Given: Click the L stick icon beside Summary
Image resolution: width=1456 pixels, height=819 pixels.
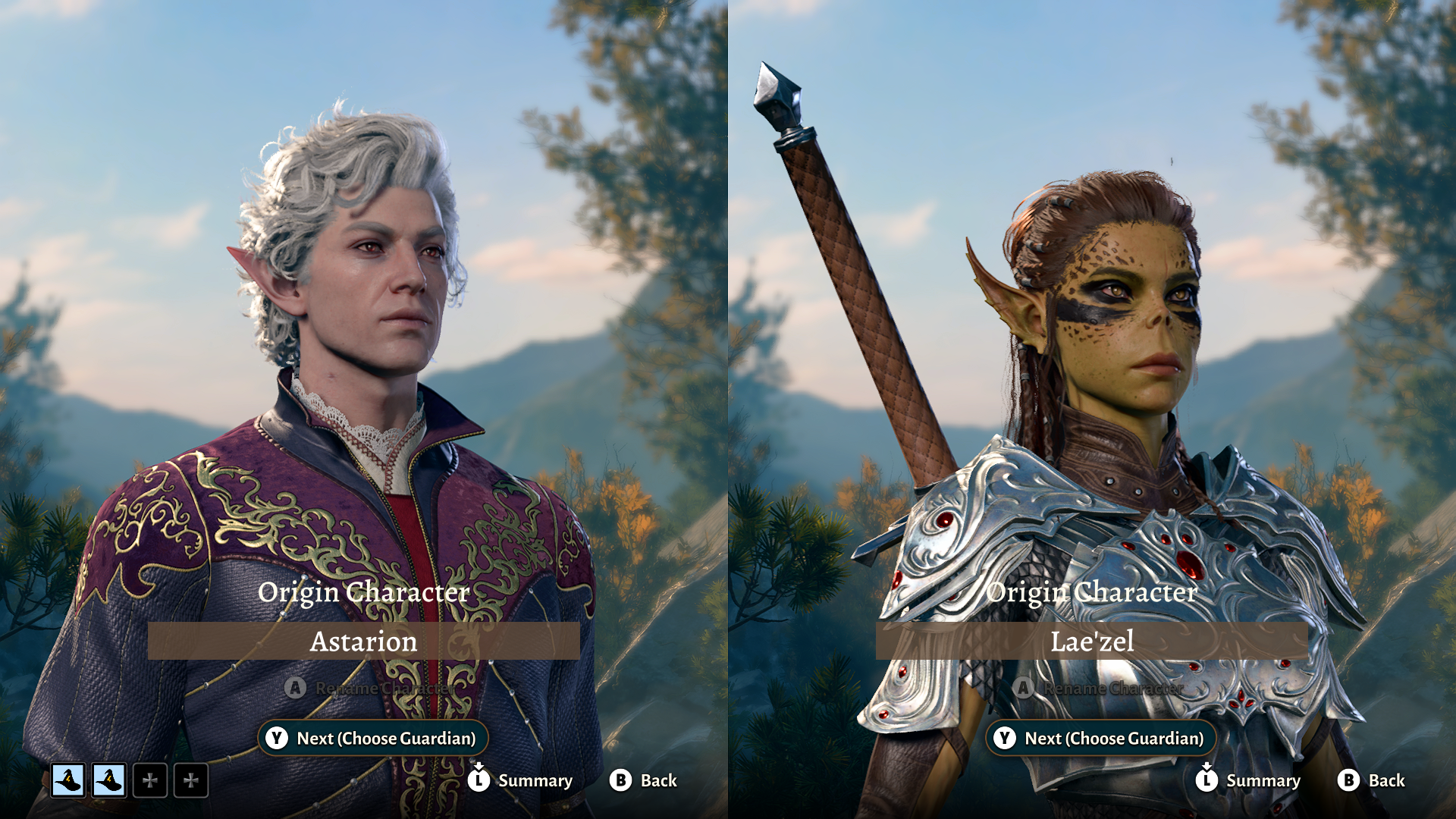Looking at the screenshot, I should coord(479,780).
